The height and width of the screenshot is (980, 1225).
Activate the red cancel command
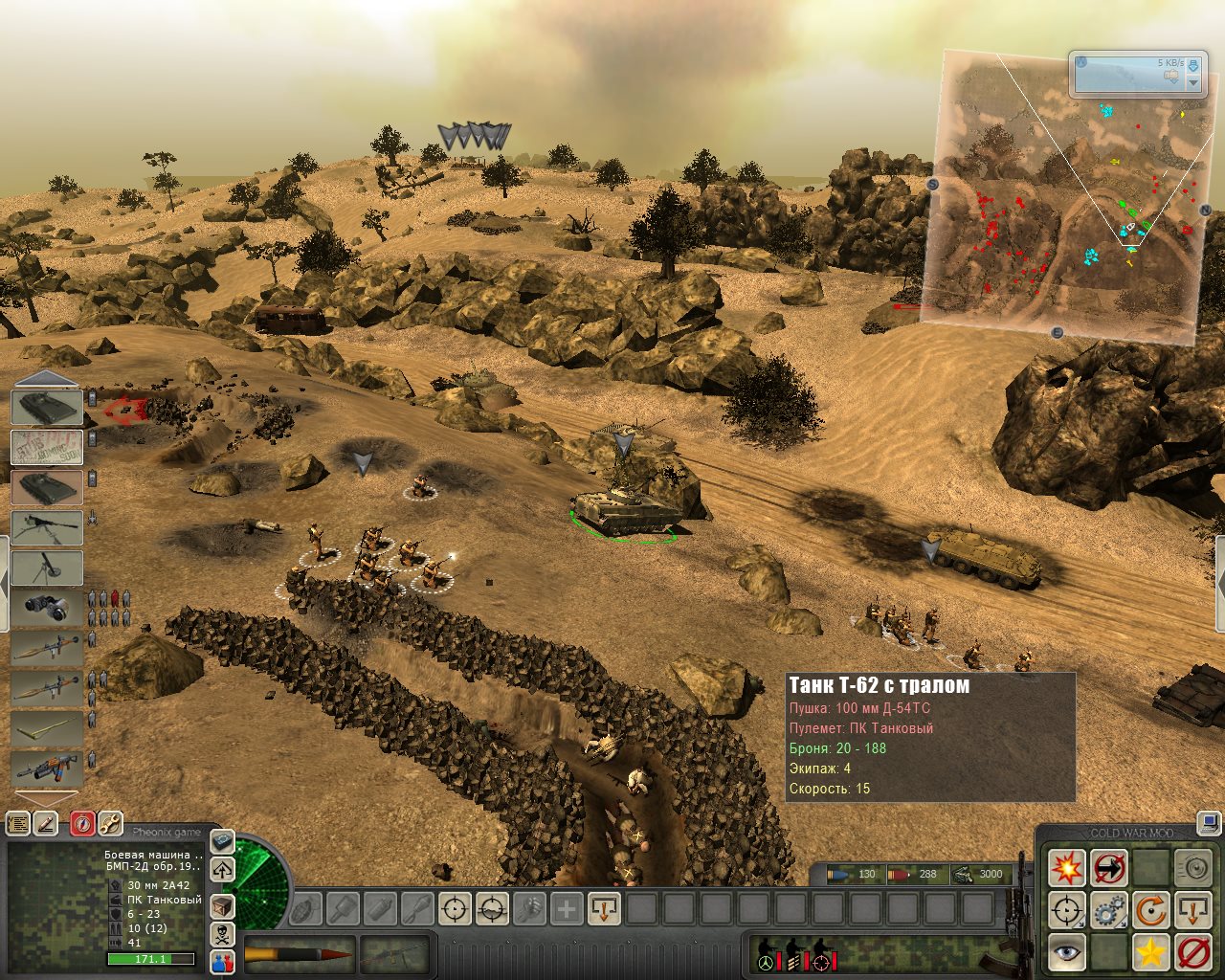1193,952
